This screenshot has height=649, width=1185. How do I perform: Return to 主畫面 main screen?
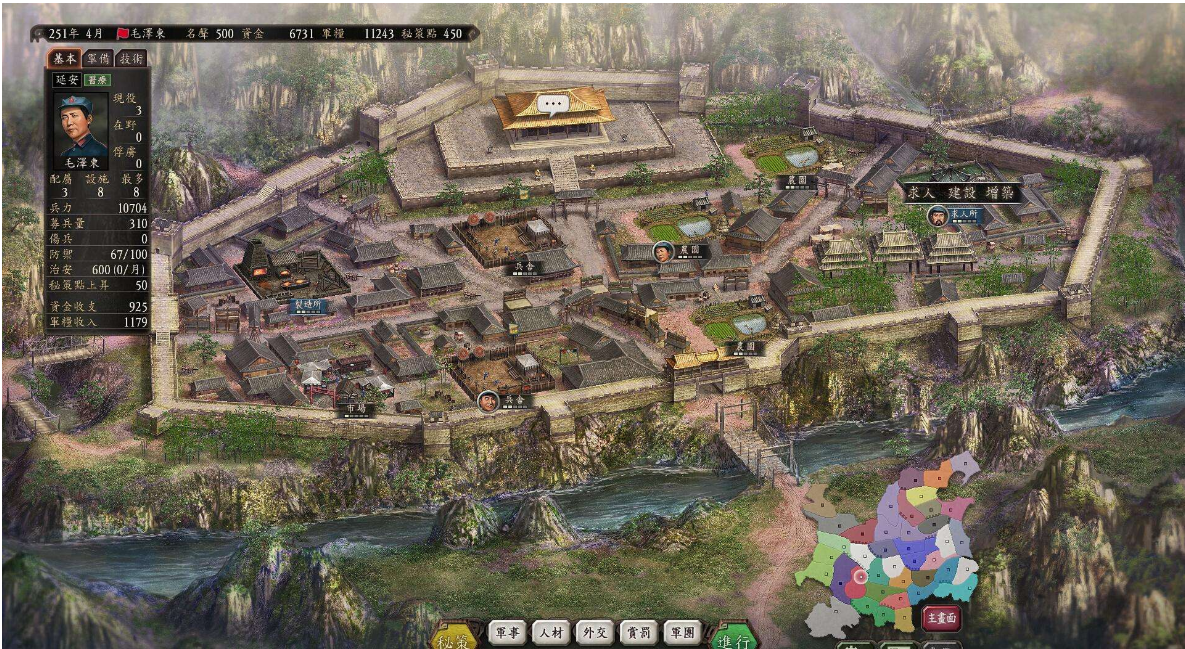[941, 619]
